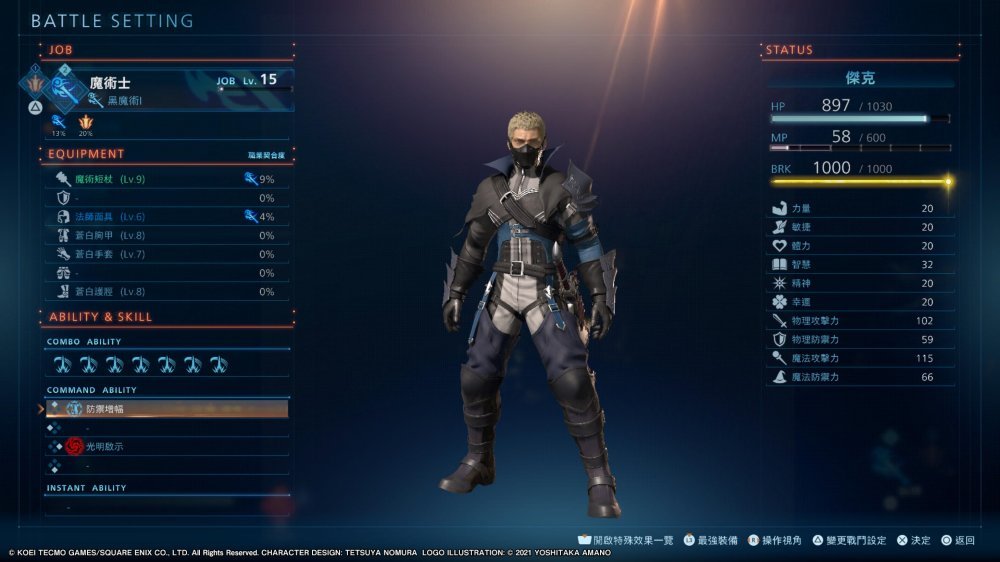Screen dimensions: 1000x562
Task: Open the empty instant ability slot
Action: (x=166, y=507)
